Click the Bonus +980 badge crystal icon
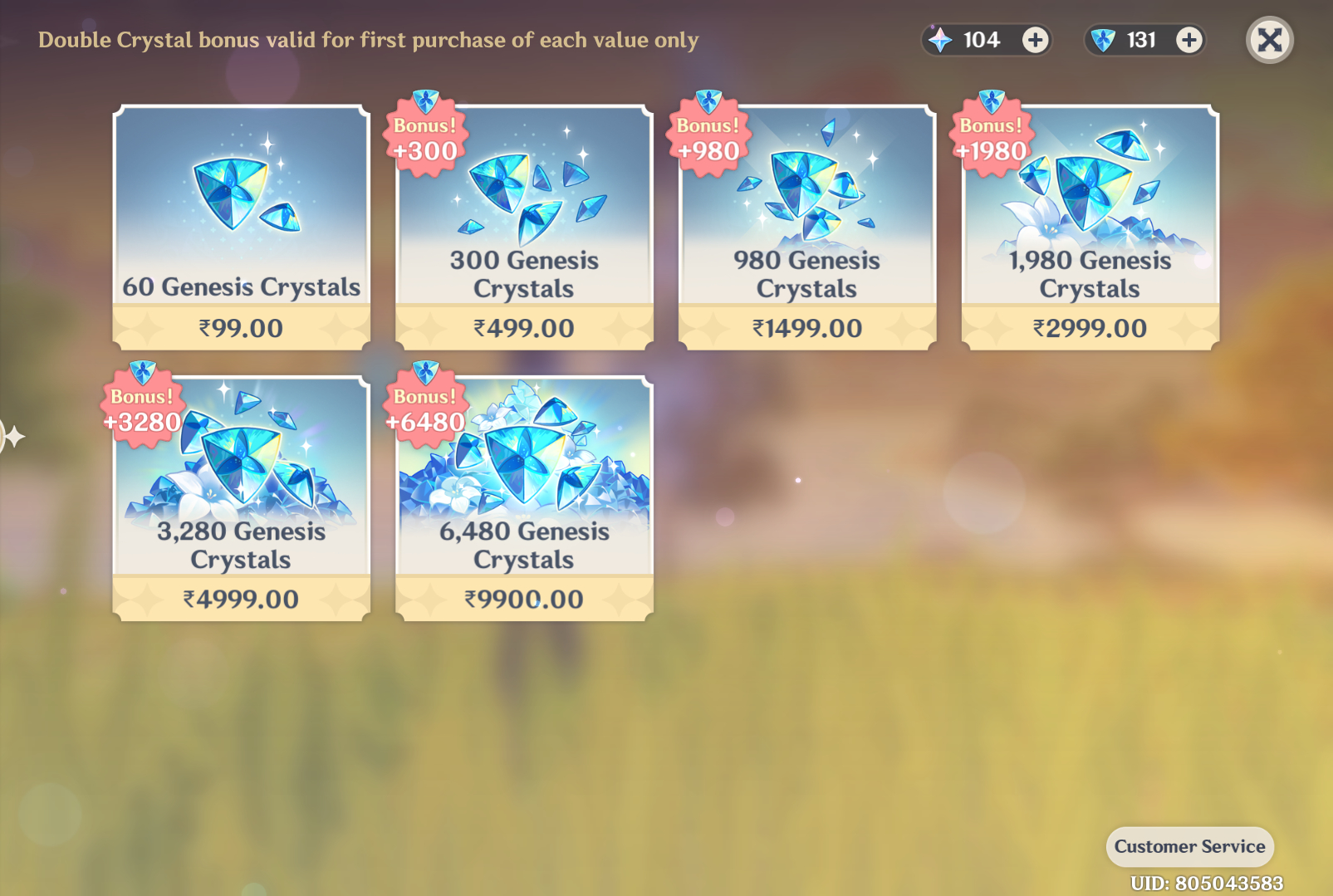 pos(709,101)
